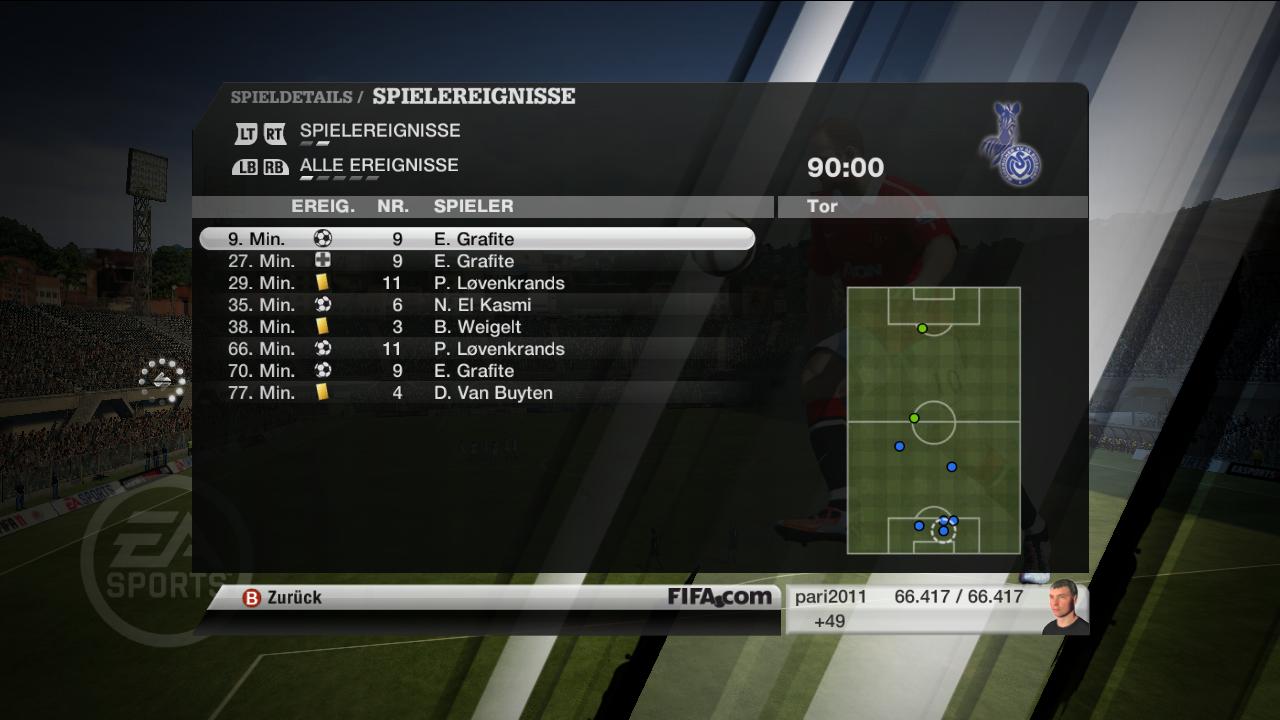
Task: Select D. Van Buyten's 77th minute yellow card
Action: (476, 393)
